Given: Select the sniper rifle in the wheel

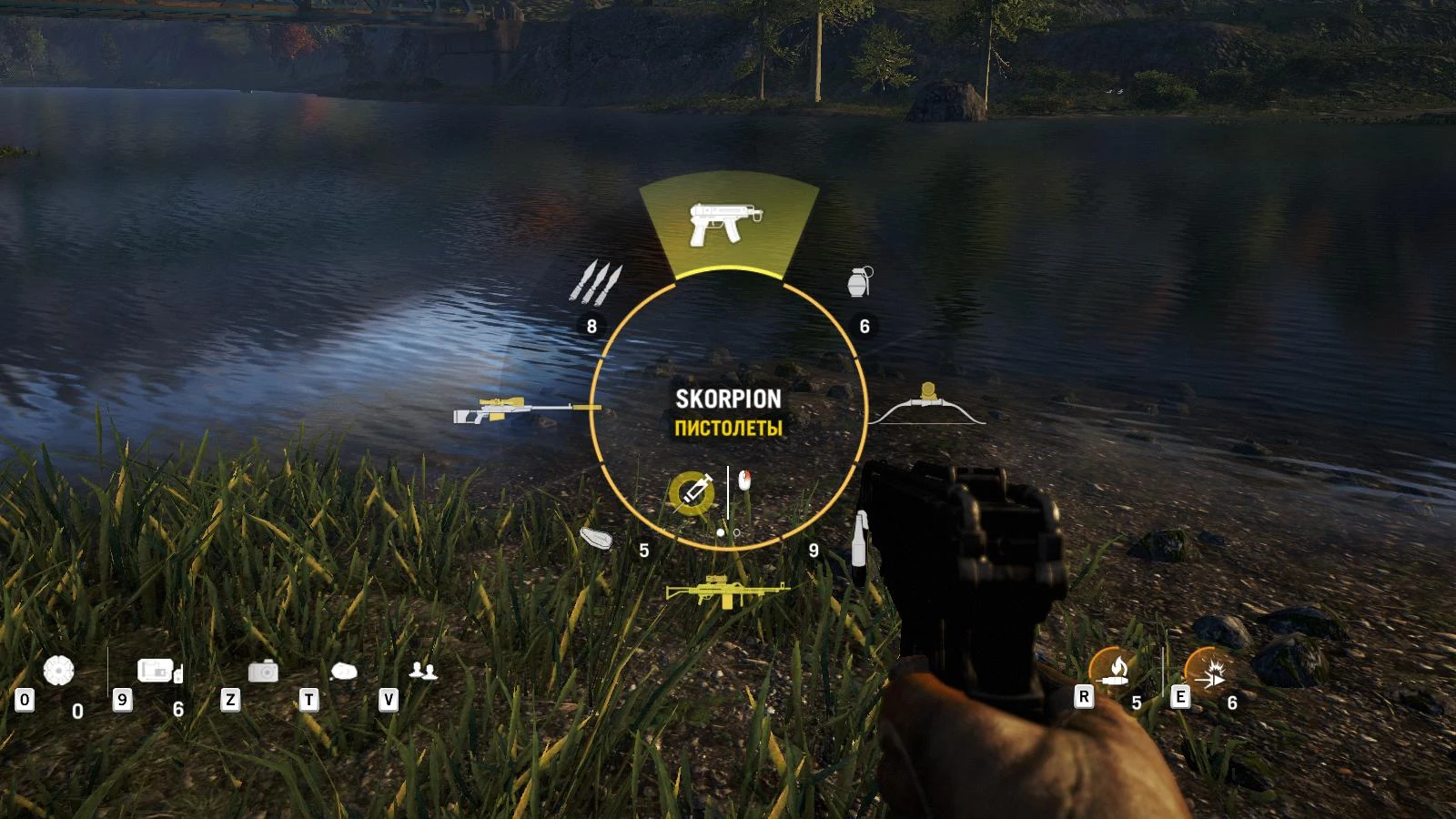Looking at the screenshot, I should (523, 411).
